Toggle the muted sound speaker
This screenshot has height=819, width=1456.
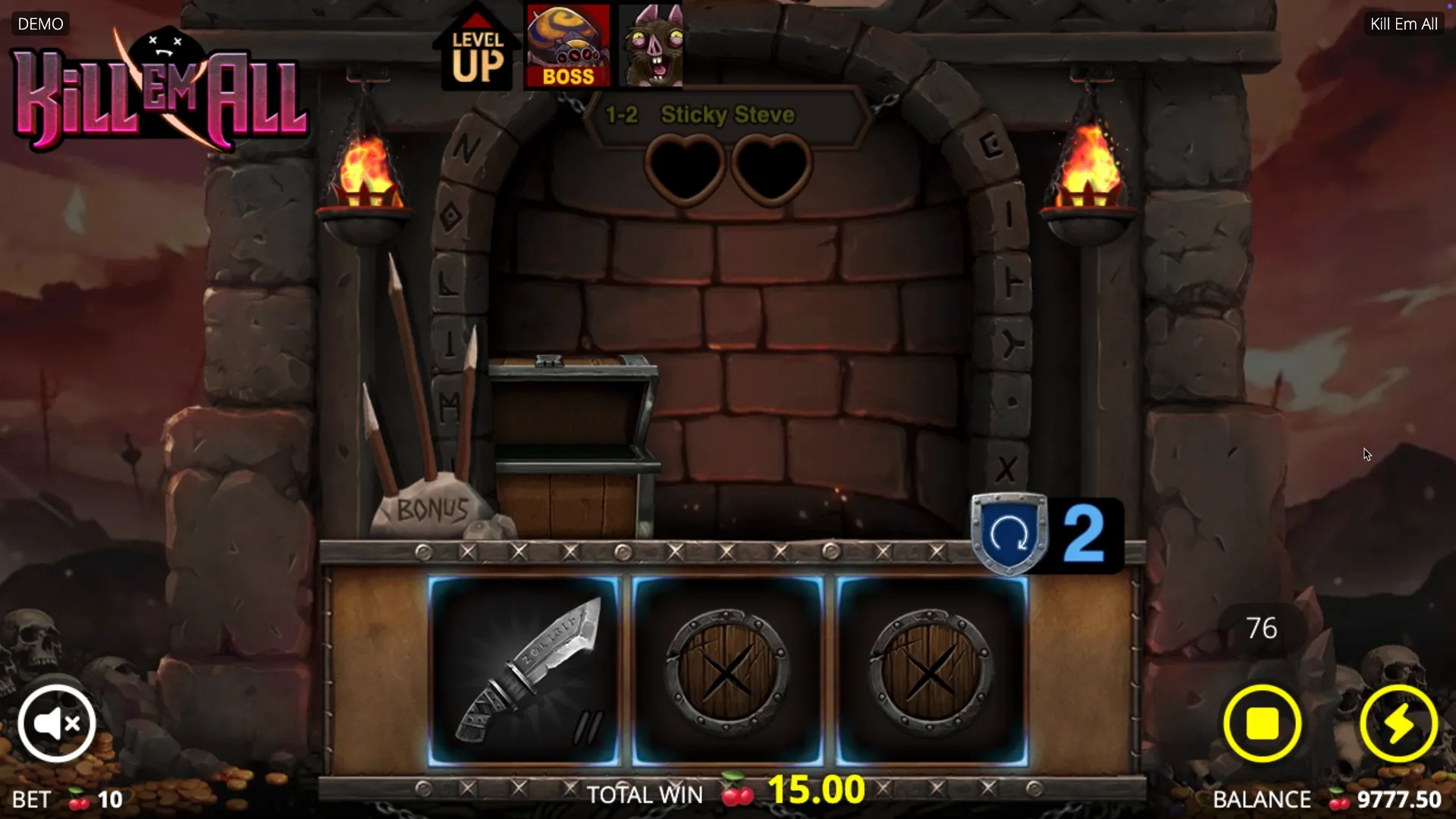pyautogui.click(x=57, y=723)
